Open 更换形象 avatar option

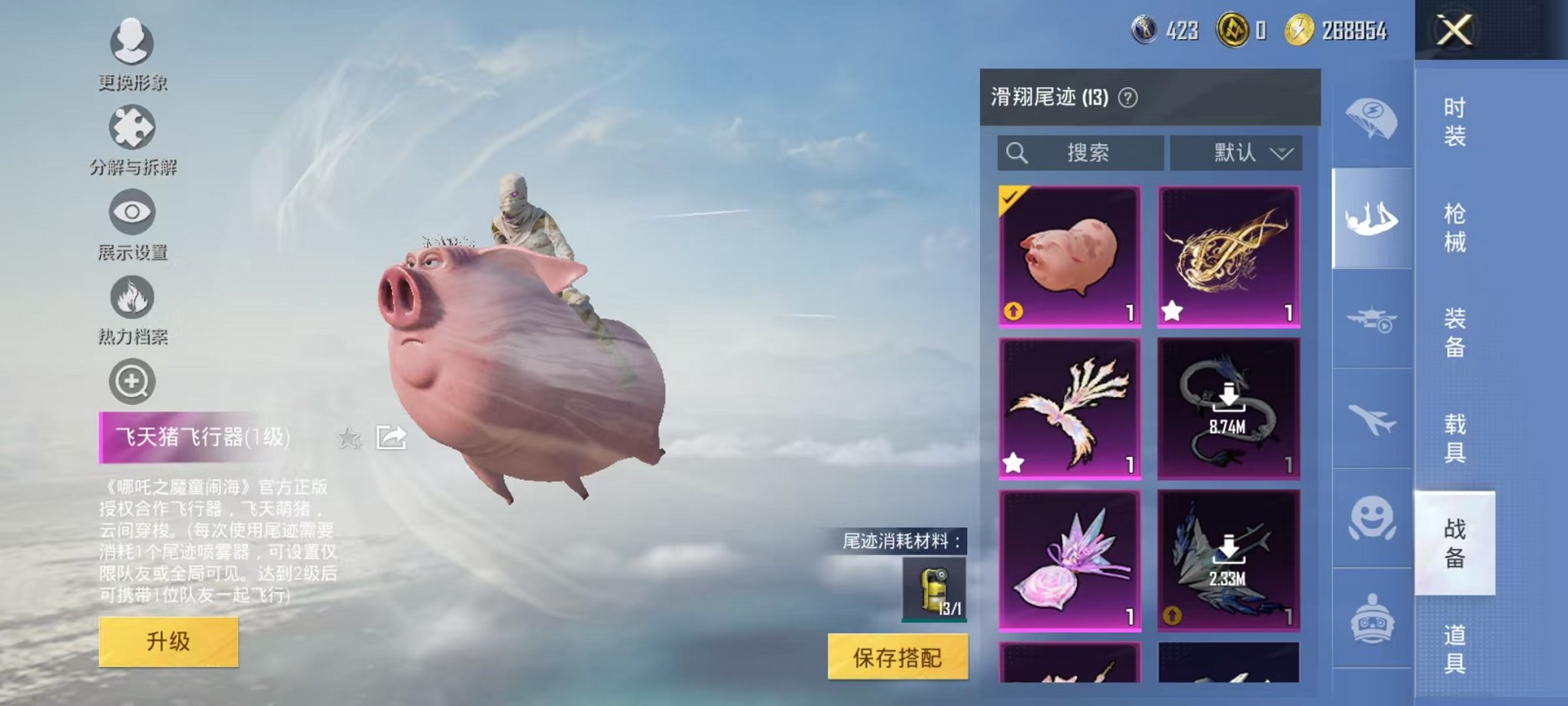pos(132,46)
